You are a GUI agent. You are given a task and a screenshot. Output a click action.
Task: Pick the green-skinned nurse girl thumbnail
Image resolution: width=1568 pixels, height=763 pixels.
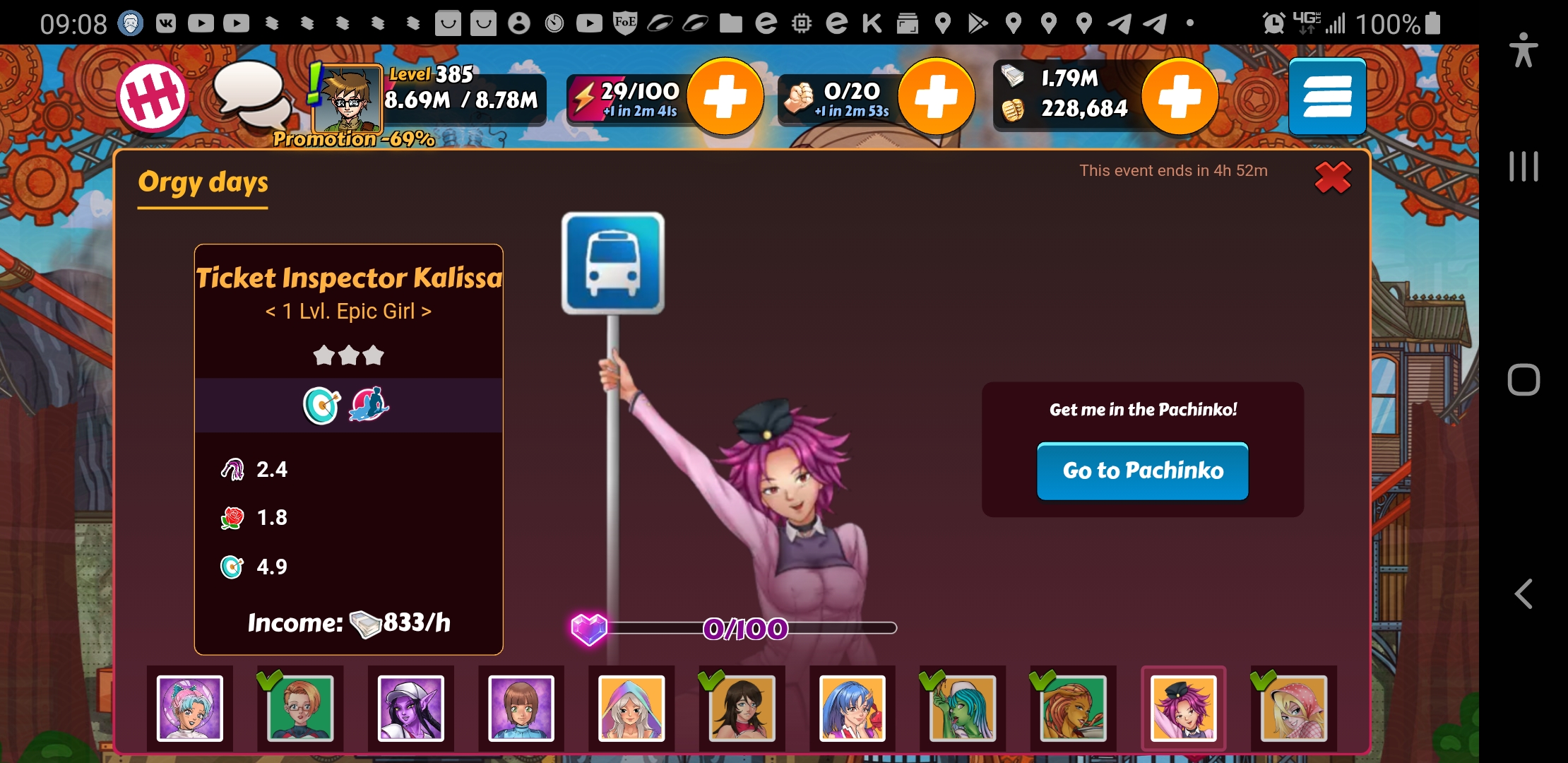pyautogui.click(x=963, y=708)
